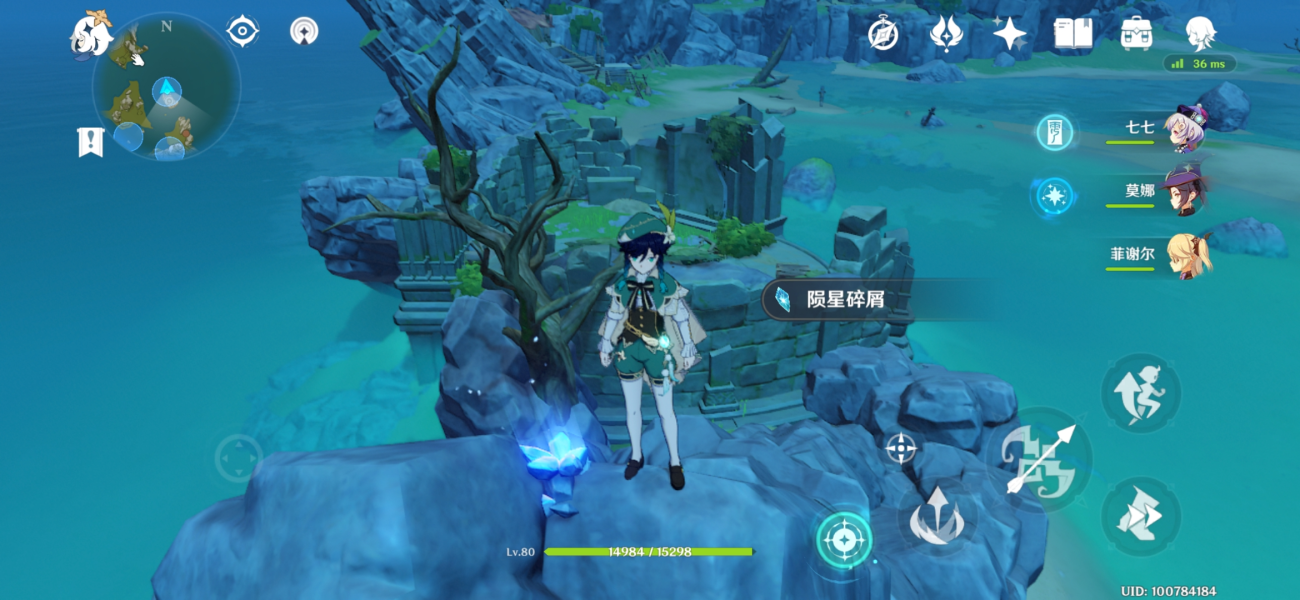Open the circular minimap
Screen dimensions: 1300x600
point(165,88)
